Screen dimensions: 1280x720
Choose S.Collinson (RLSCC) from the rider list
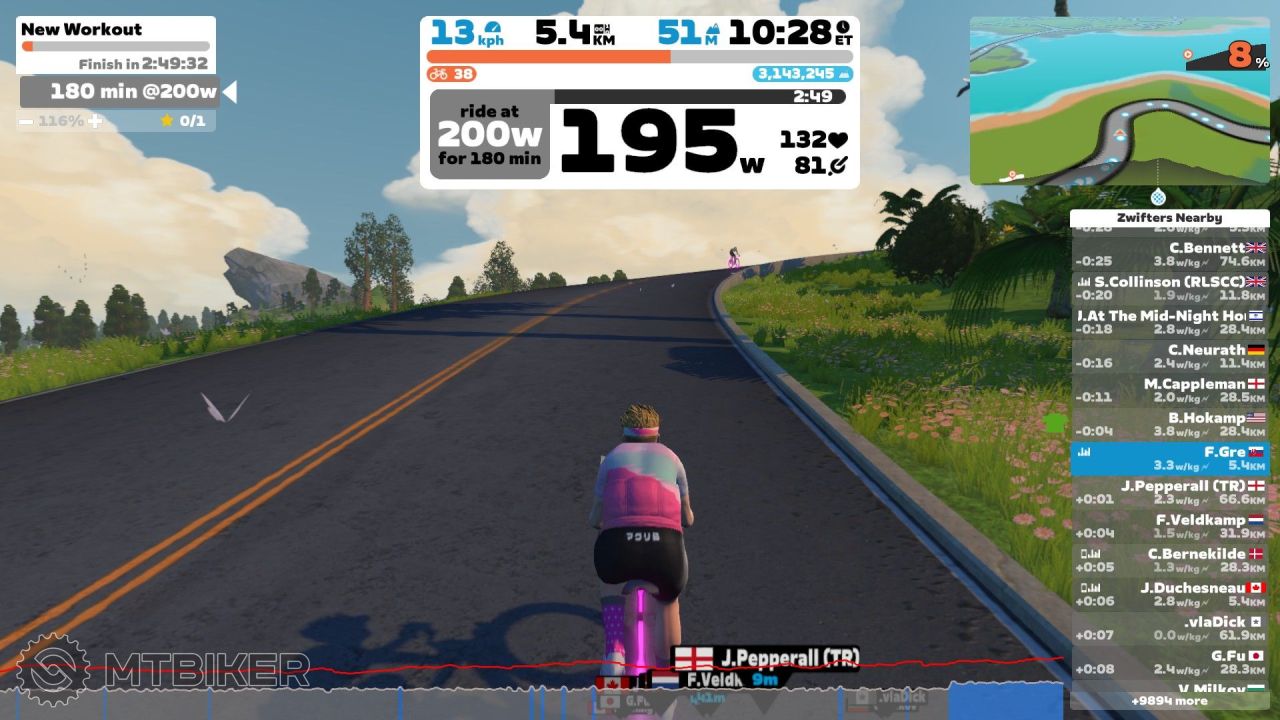coord(1169,289)
